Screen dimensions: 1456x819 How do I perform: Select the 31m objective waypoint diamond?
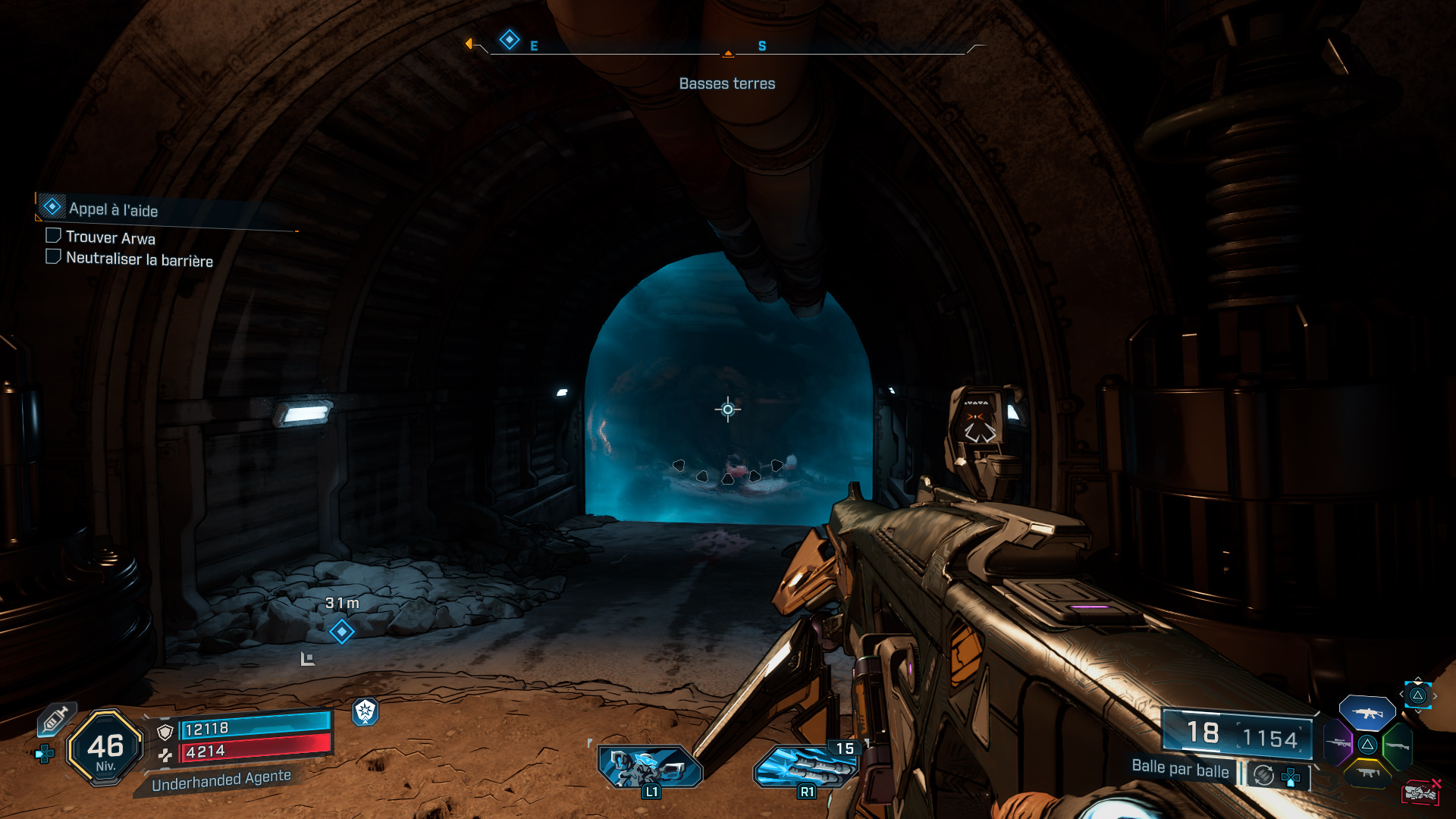(x=341, y=631)
